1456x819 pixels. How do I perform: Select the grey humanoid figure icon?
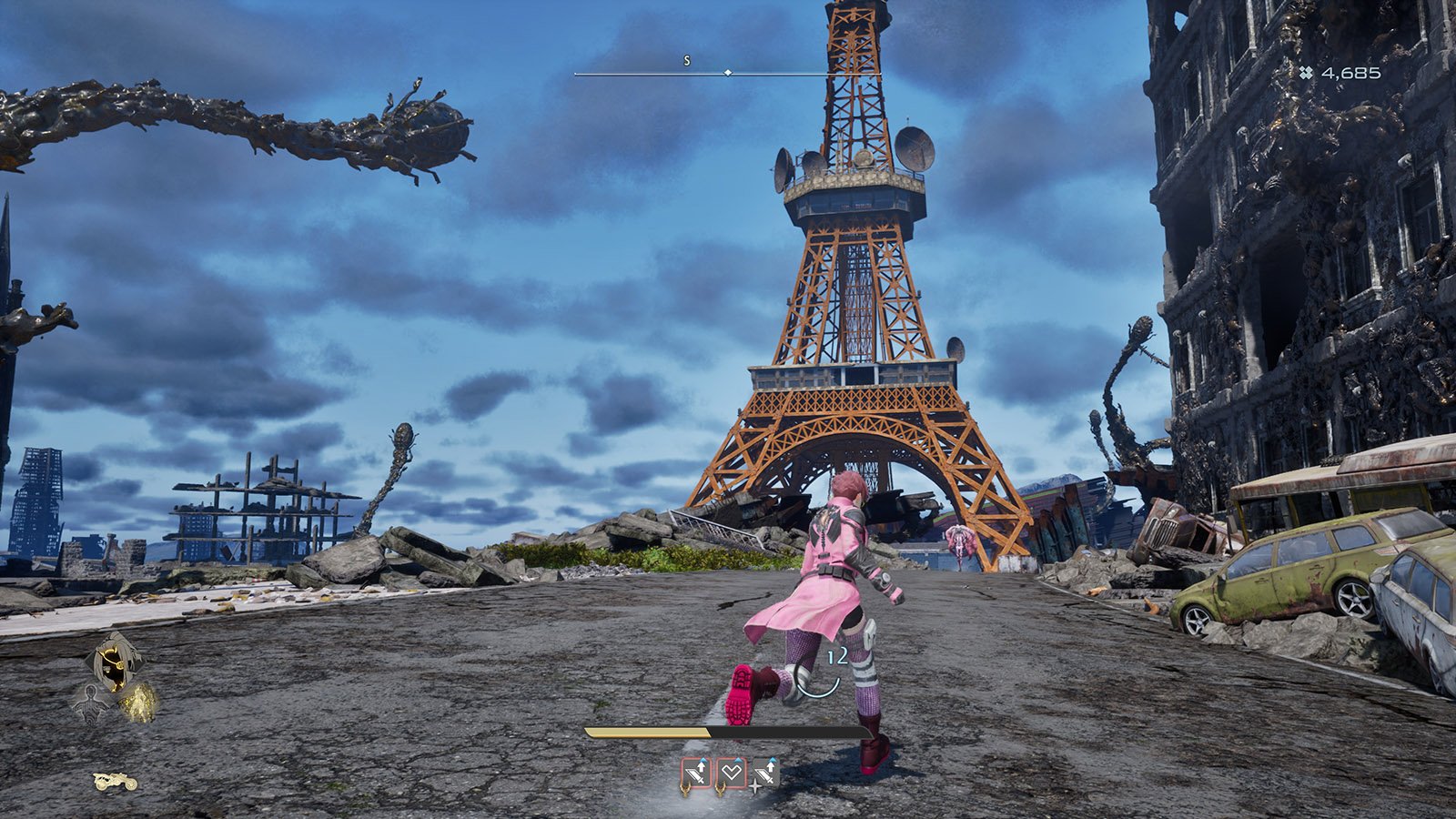click(x=91, y=703)
